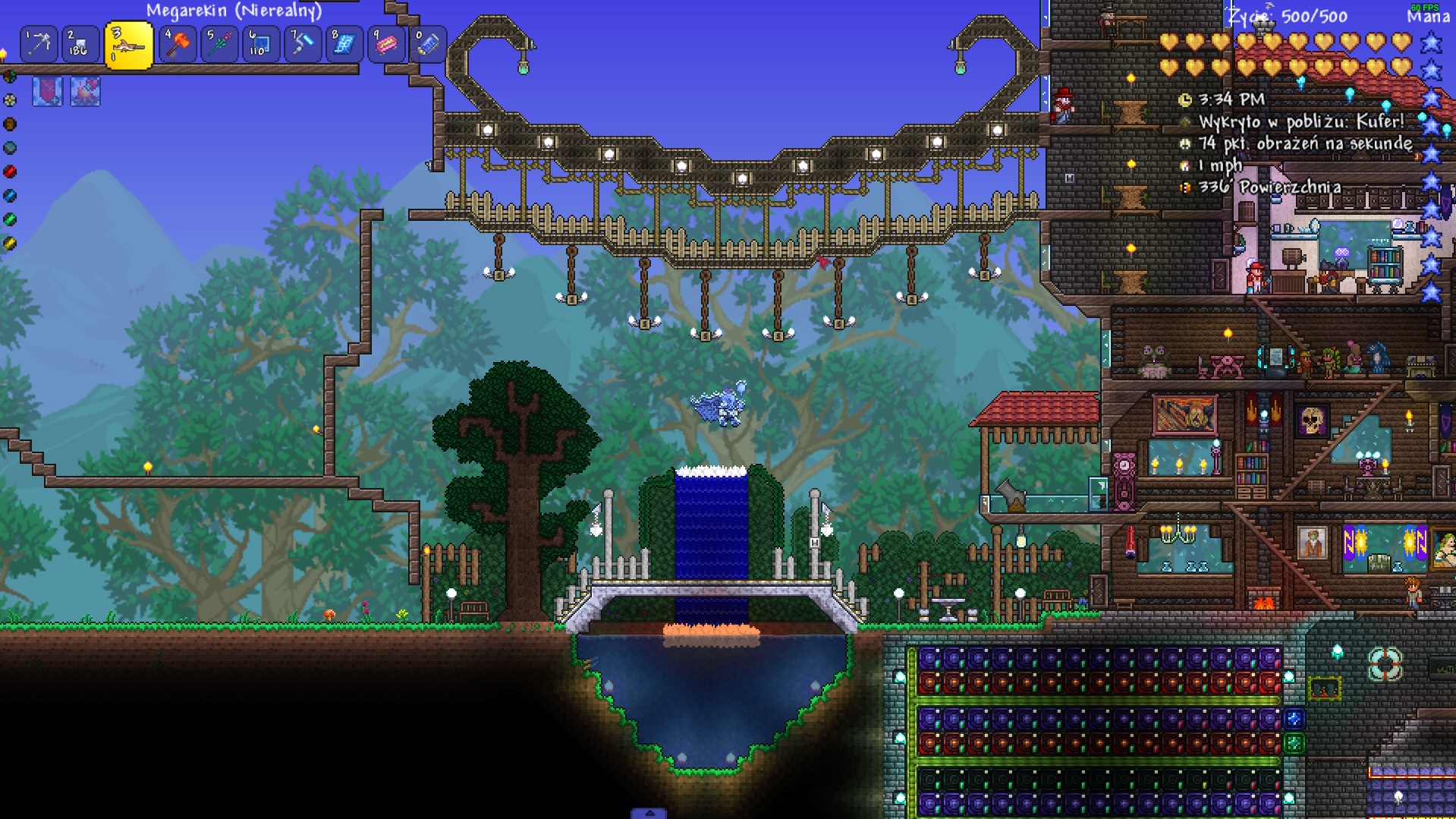Cancel the Cozy Fire buff
Image resolution: width=1456 pixels, height=819 pixels.
[x=85, y=93]
